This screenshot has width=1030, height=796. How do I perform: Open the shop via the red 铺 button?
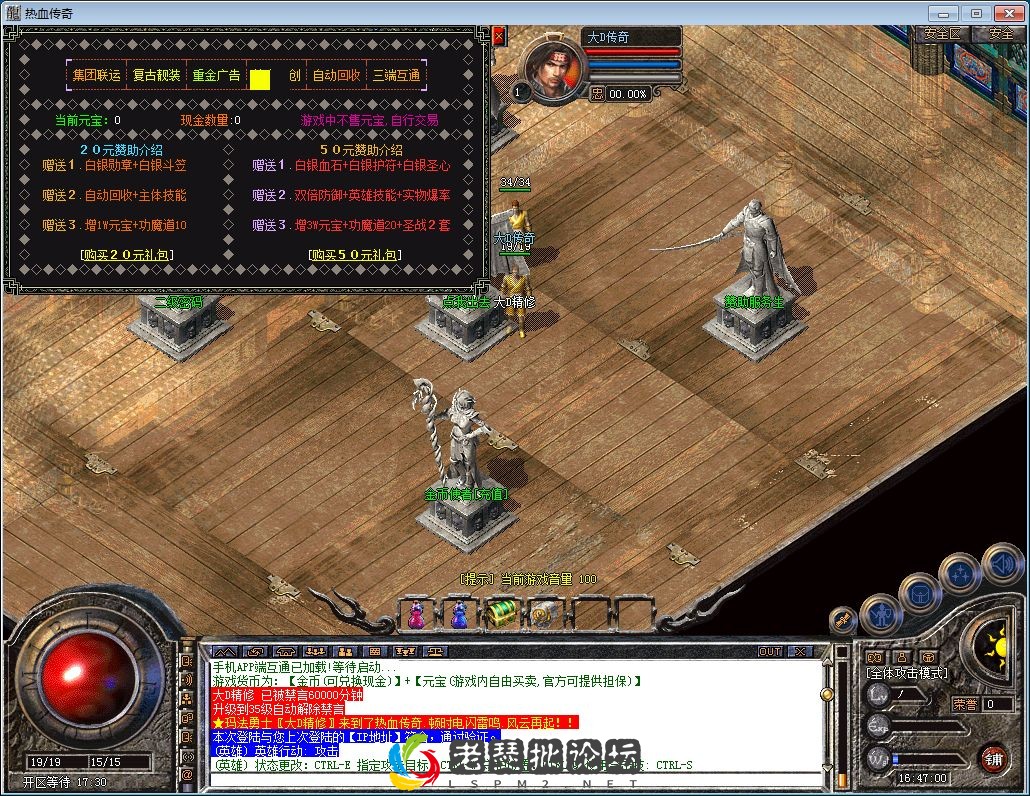(x=992, y=757)
